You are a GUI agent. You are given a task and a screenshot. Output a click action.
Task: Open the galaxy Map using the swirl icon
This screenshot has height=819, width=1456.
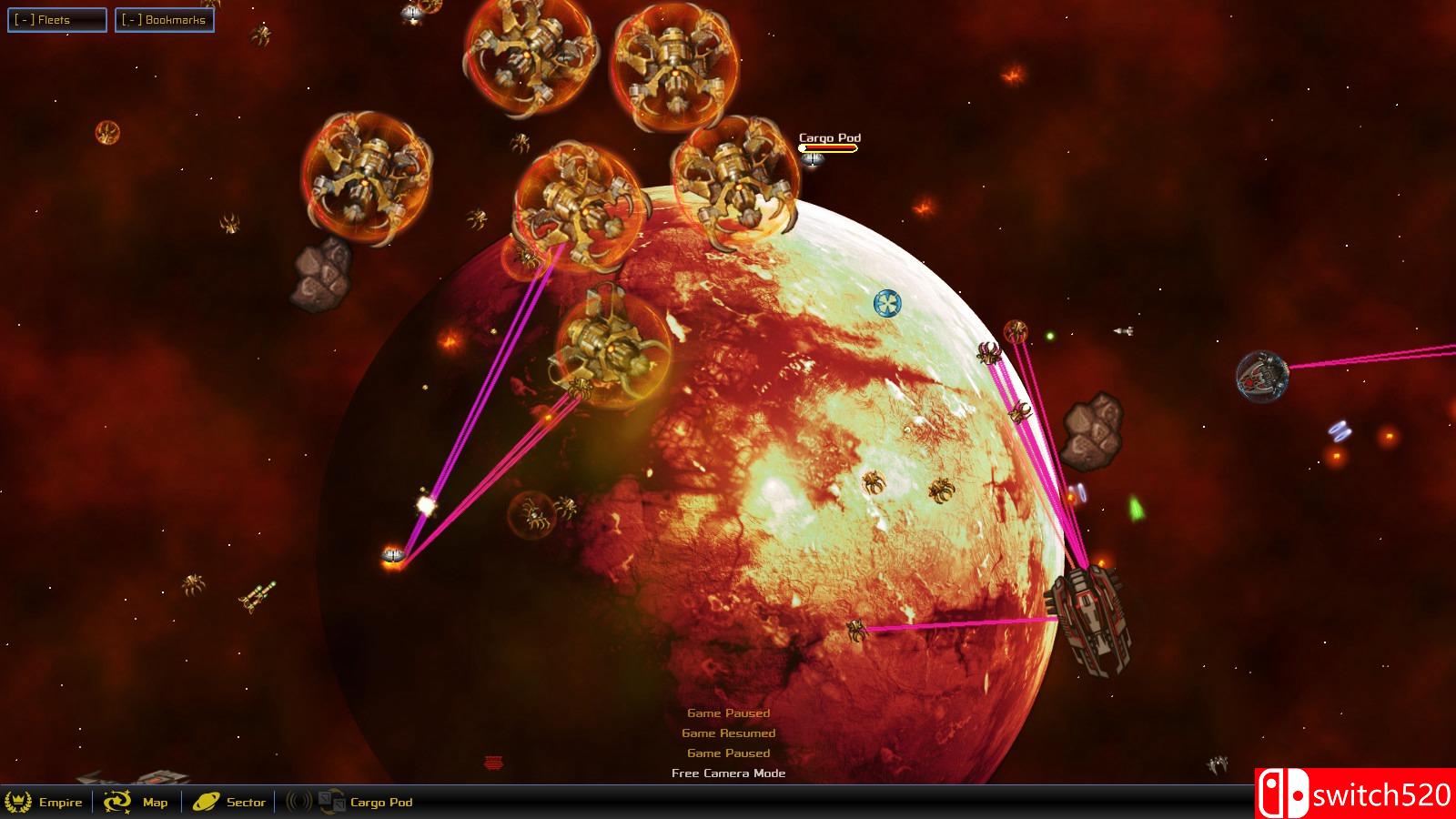[119, 803]
